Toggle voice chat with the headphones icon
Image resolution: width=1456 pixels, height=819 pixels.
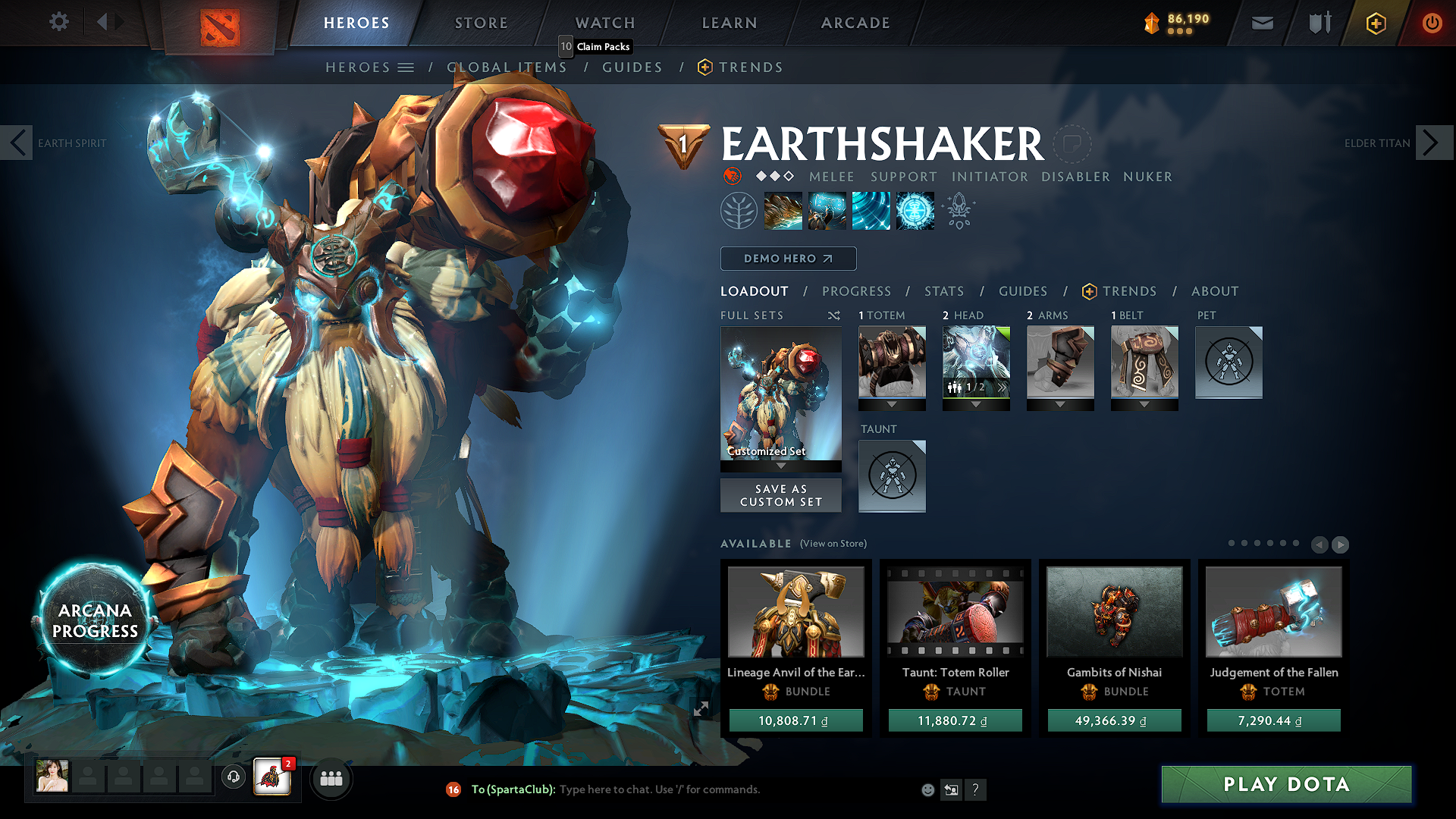pos(233,777)
